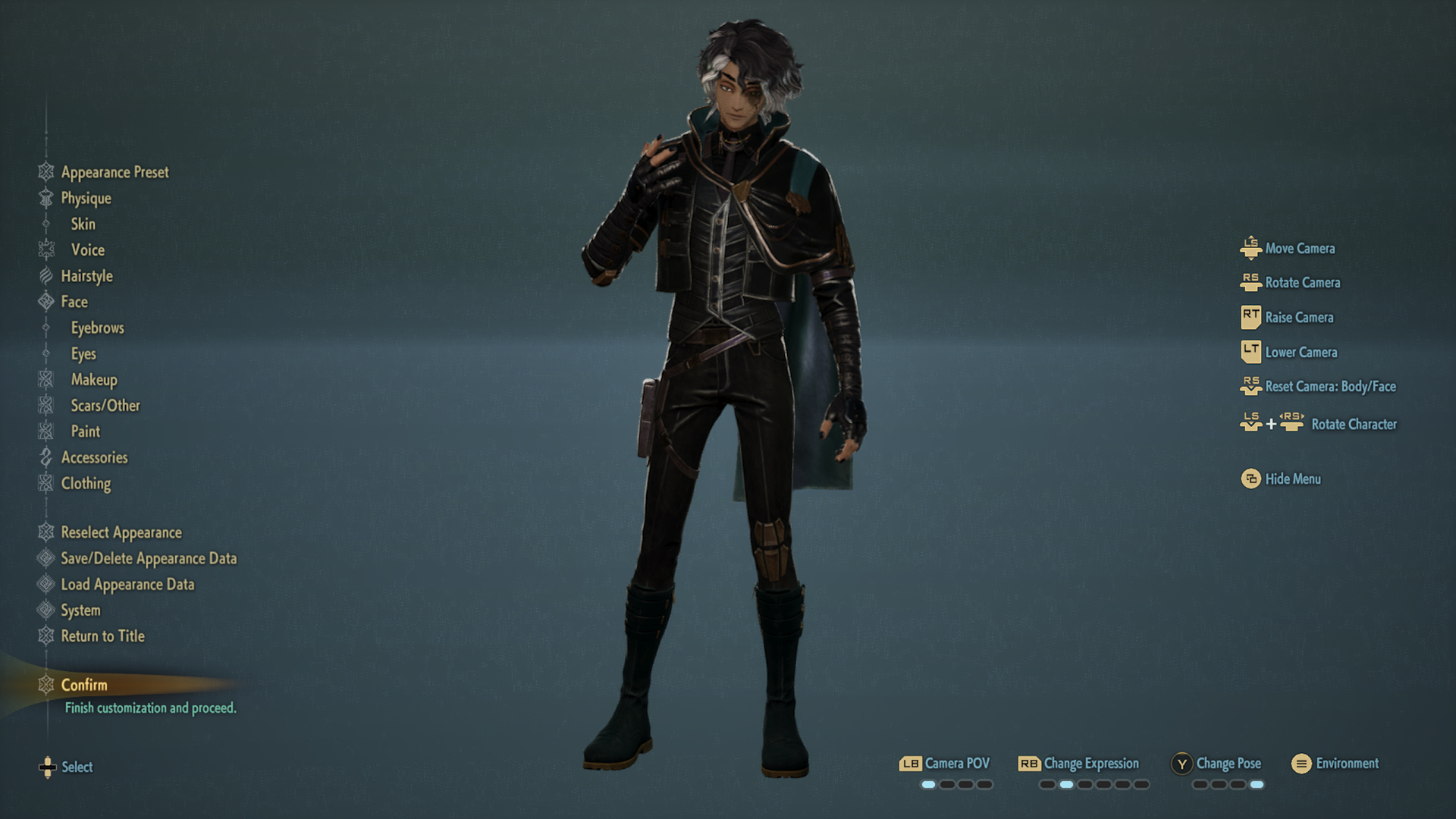Select the Clothing option

(x=86, y=484)
